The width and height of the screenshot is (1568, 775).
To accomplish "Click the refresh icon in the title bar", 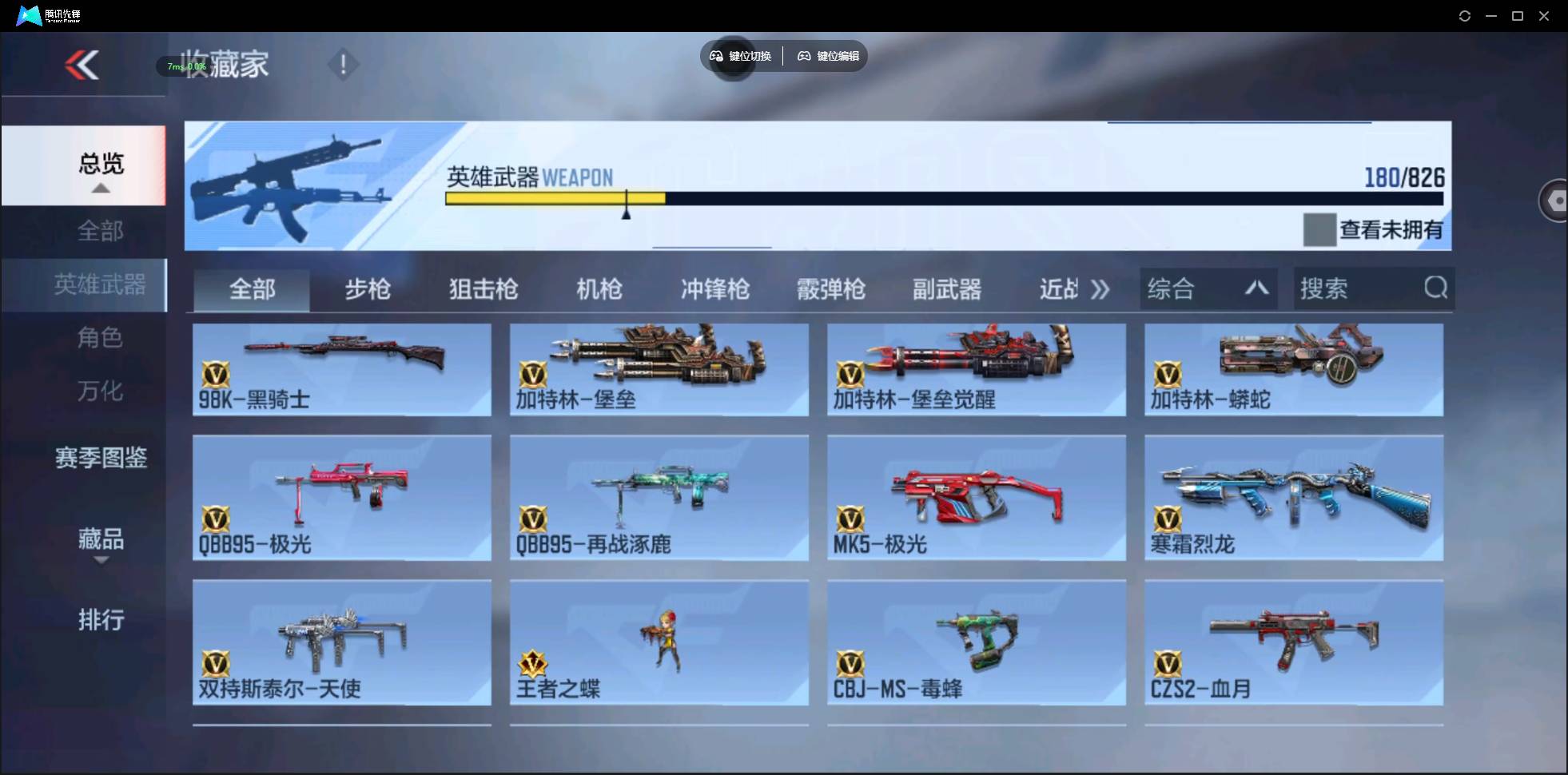I will [1465, 15].
